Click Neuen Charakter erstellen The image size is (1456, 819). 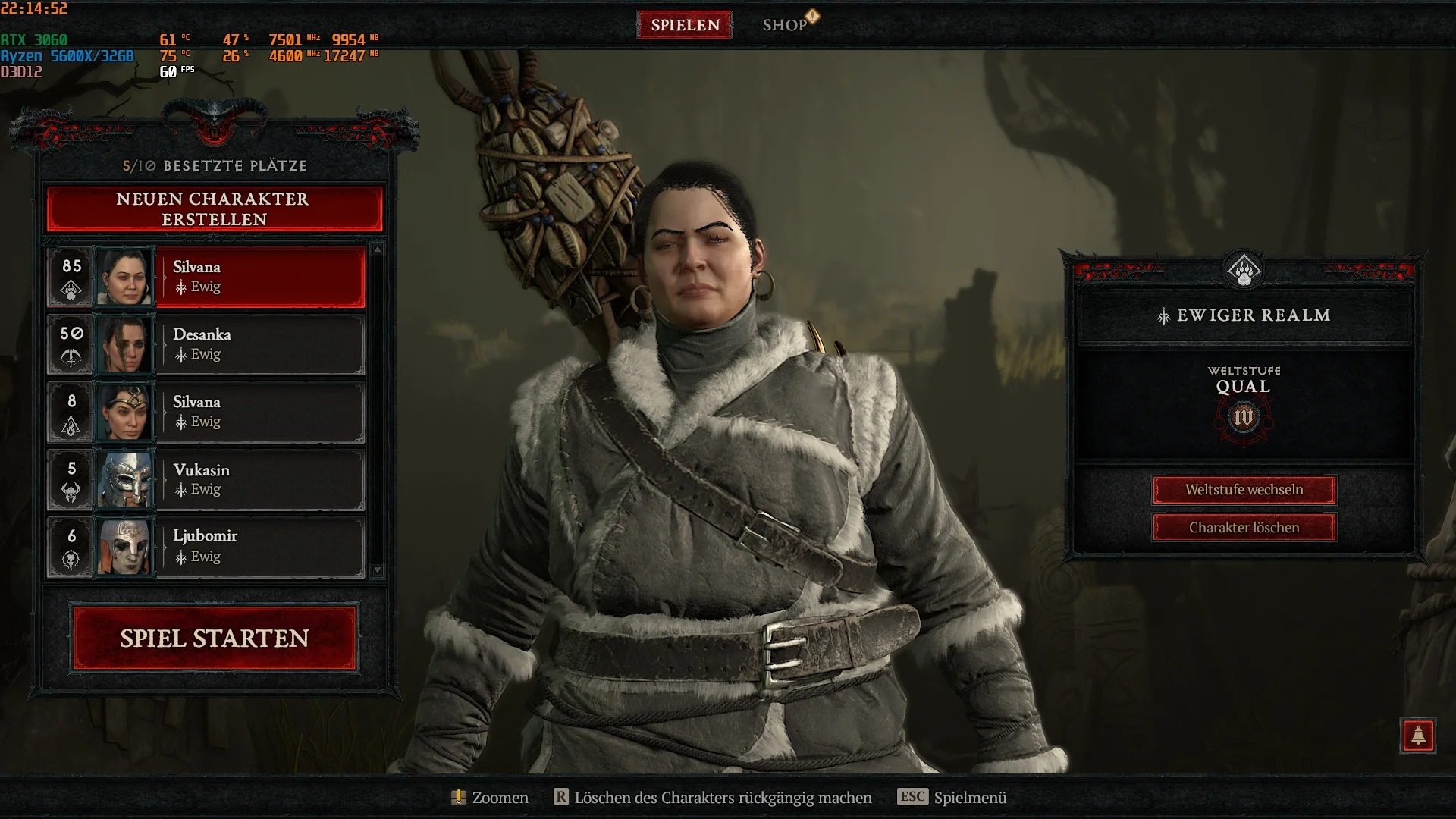(215, 209)
